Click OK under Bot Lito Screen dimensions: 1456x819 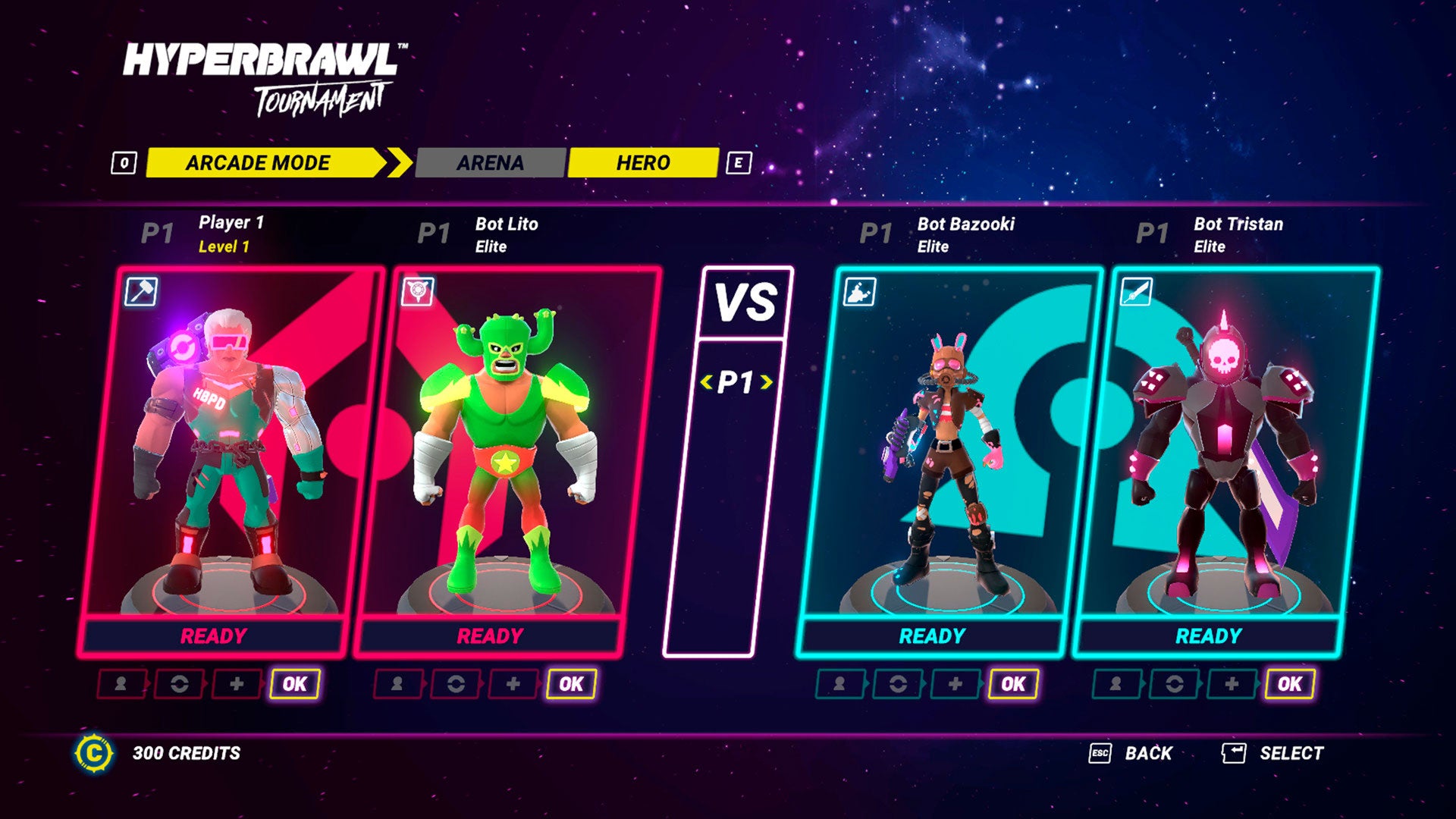[571, 684]
